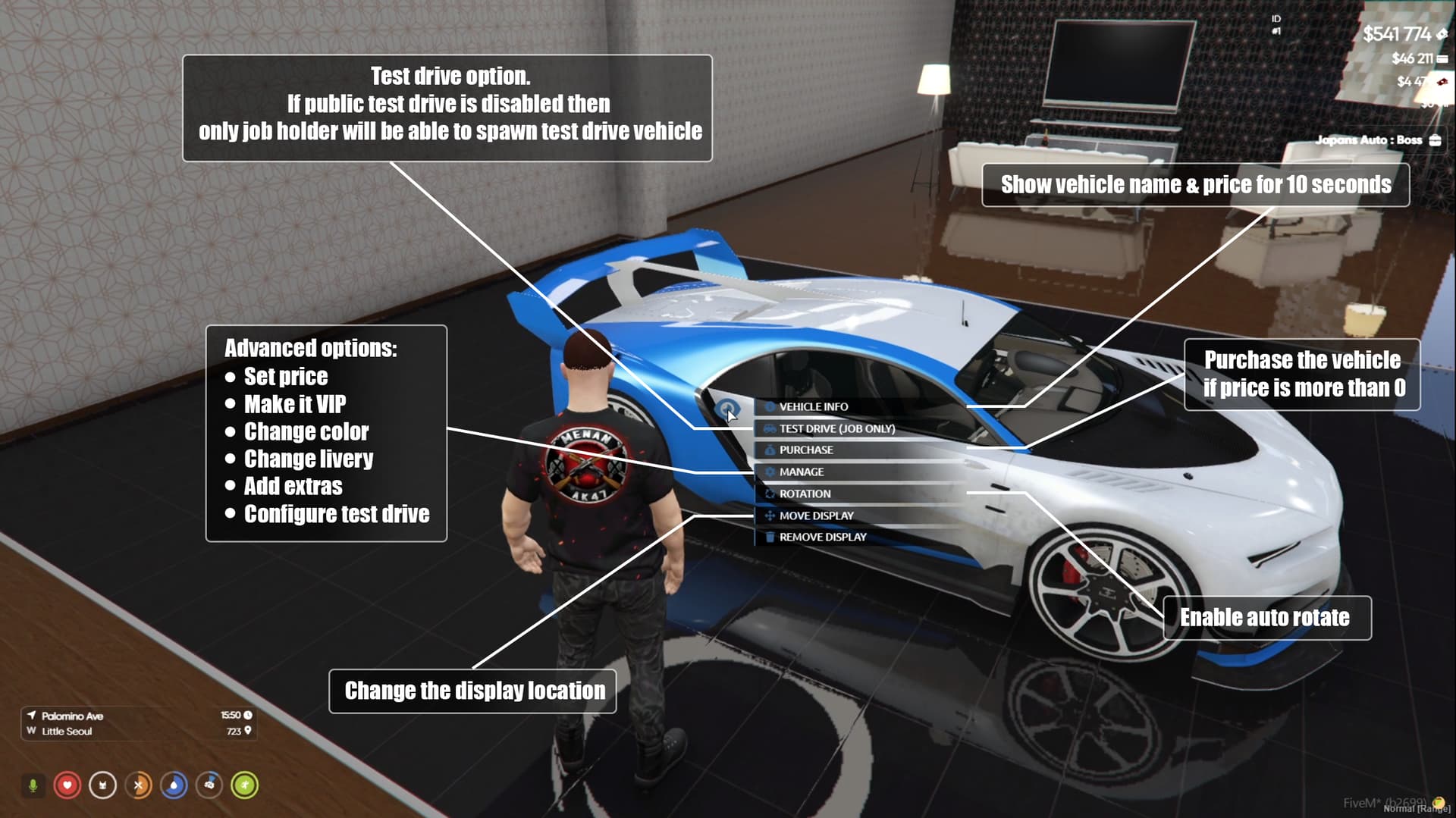
Task: Click the trash icon beside Remove Display
Action: click(x=769, y=536)
